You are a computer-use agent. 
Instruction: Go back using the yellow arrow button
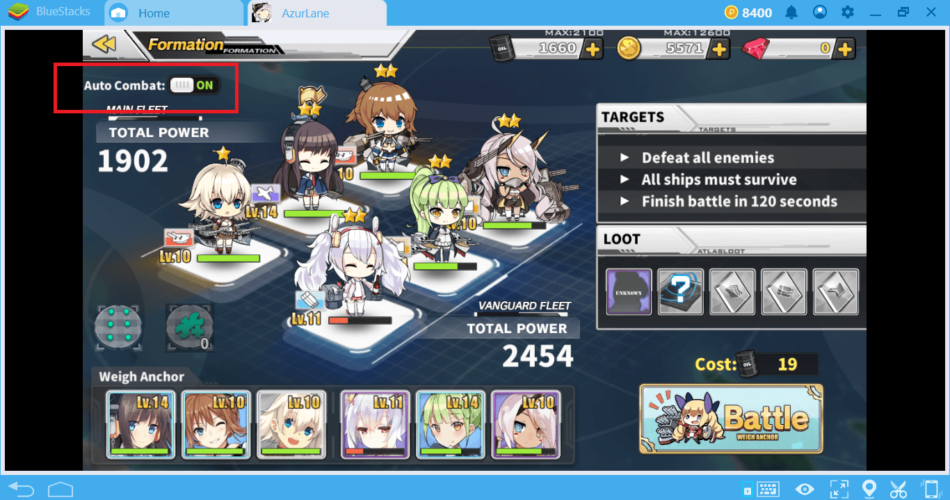click(x=104, y=43)
